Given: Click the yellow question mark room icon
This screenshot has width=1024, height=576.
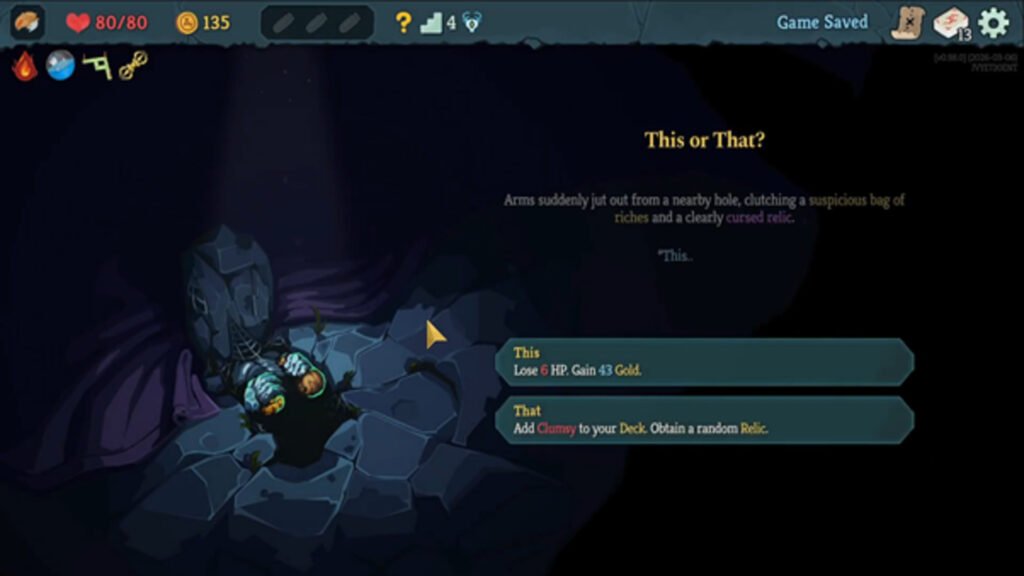Looking at the screenshot, I should [403, 22].
